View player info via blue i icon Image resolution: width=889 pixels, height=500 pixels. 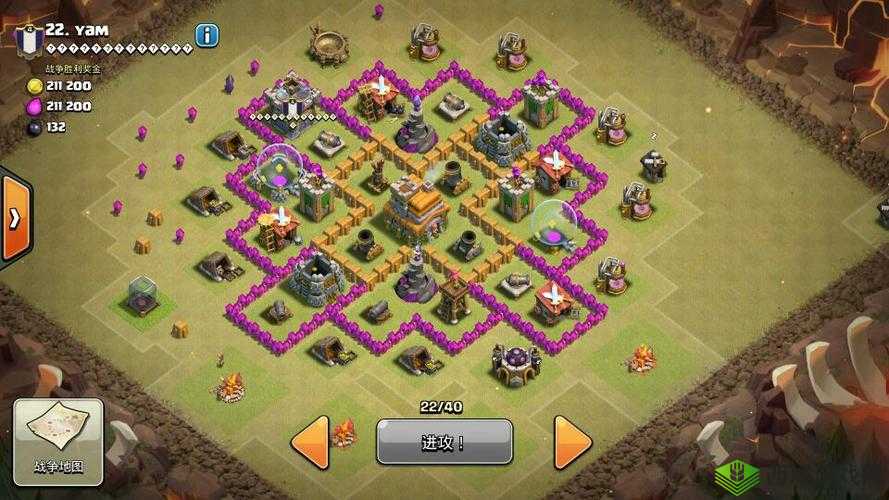click(207, 36)
